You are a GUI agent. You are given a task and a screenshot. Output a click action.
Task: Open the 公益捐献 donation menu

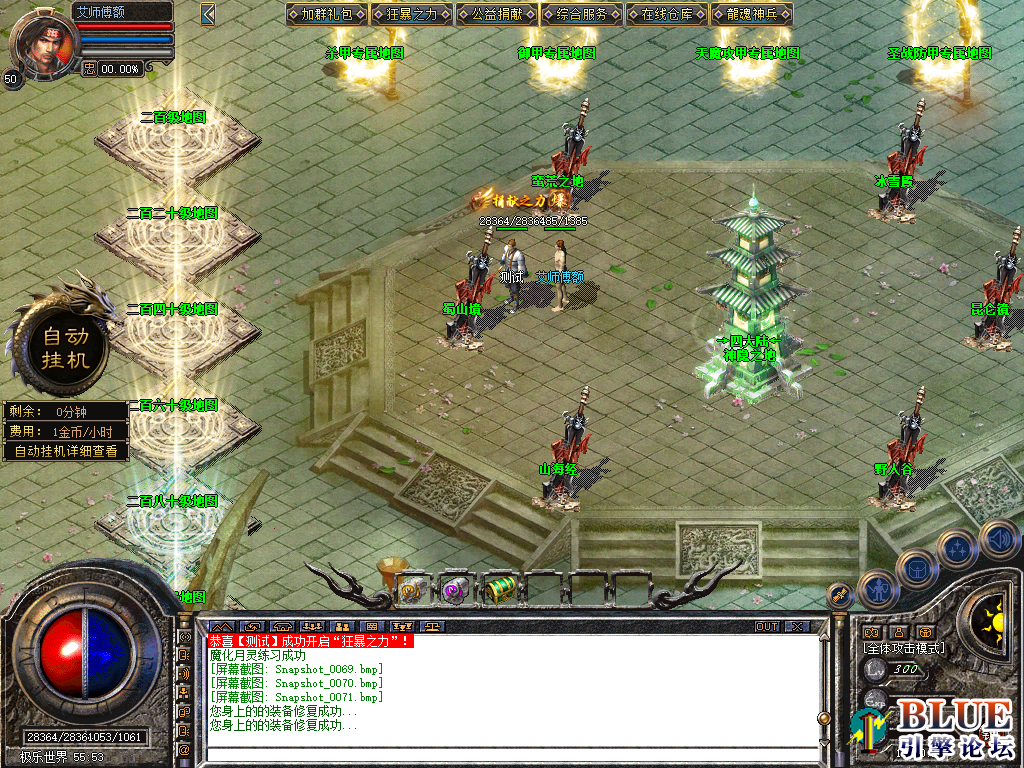[496, 14]
